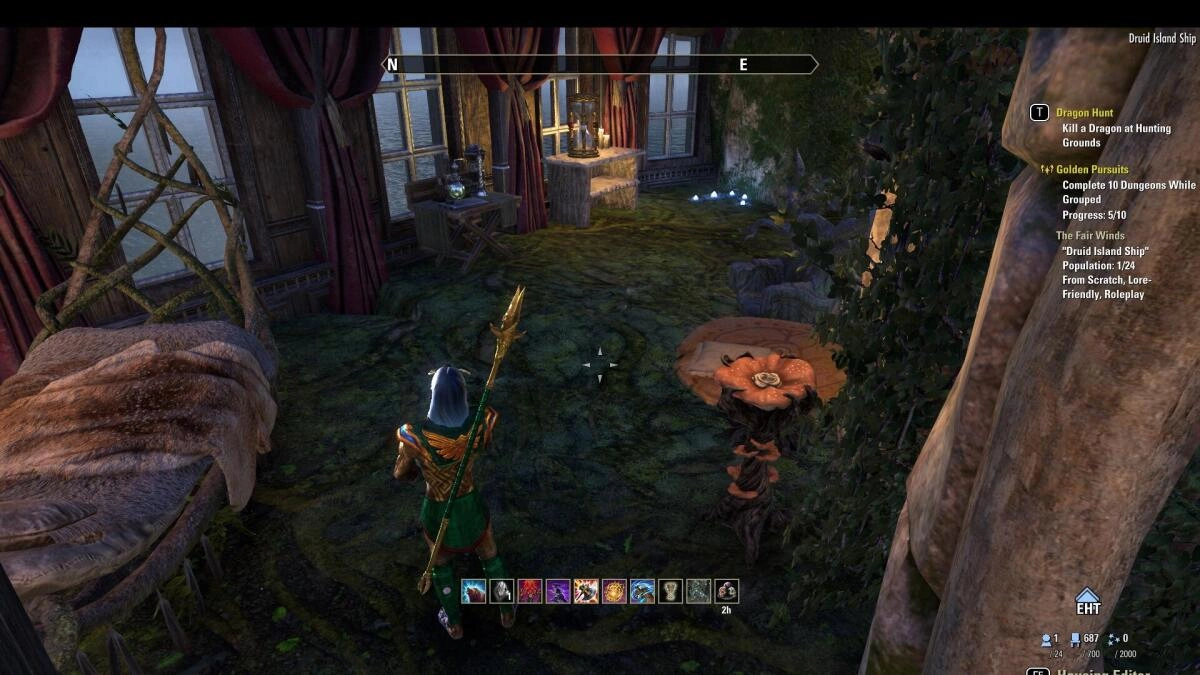1200x675 pixels.
Task: Open the EHT housing tools icon
Action: 1088,602
